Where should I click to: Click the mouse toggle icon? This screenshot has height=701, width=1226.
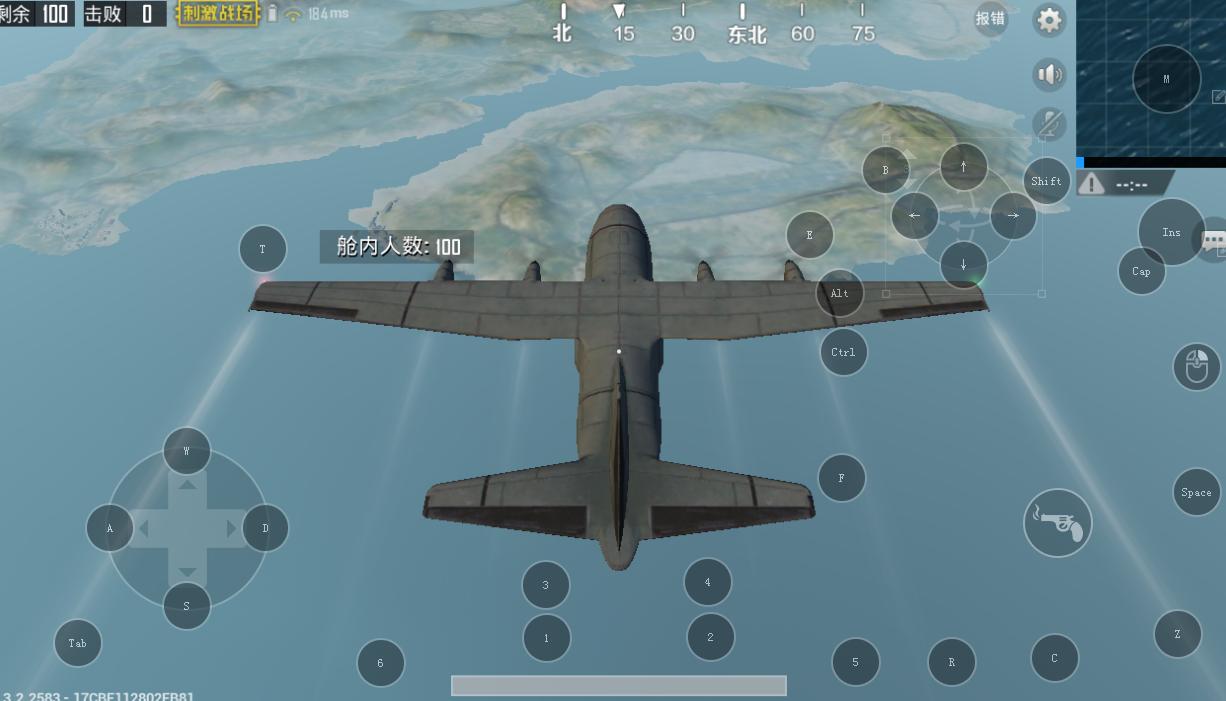coord(1196,367)
